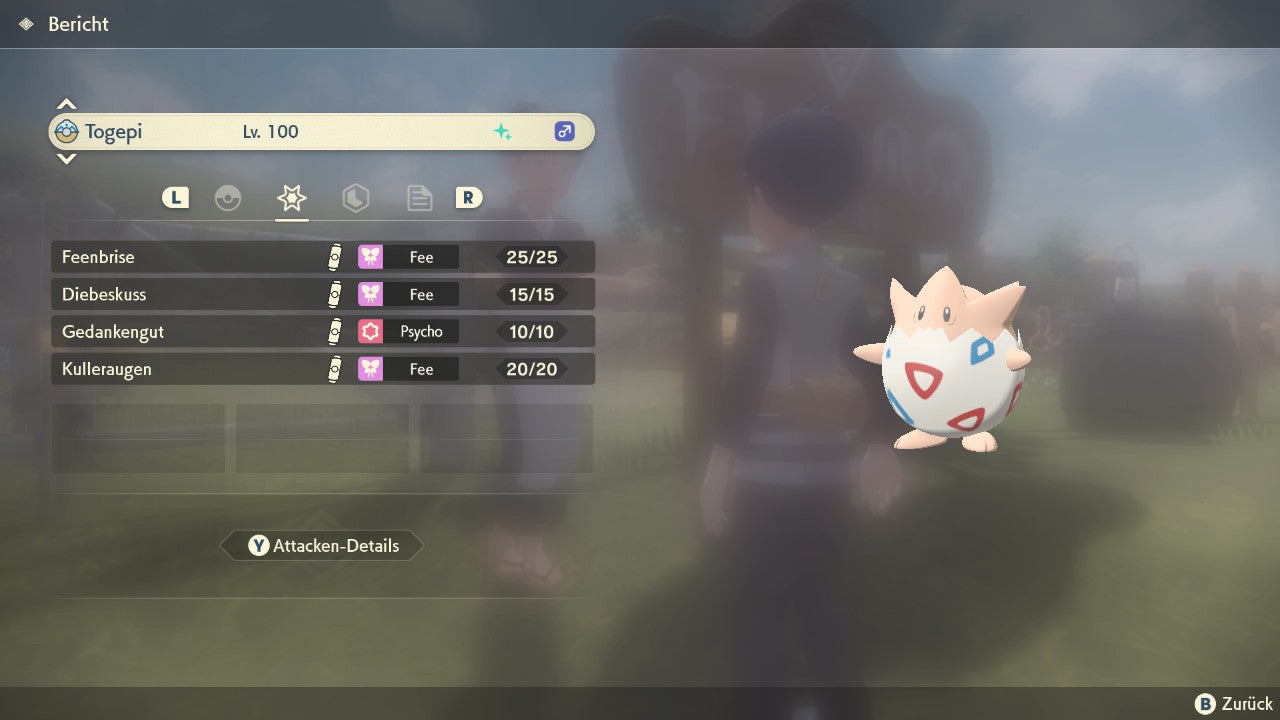1280x720 pixels.
Task: Open the Attacken-Details panel
Action: [322, 546]
